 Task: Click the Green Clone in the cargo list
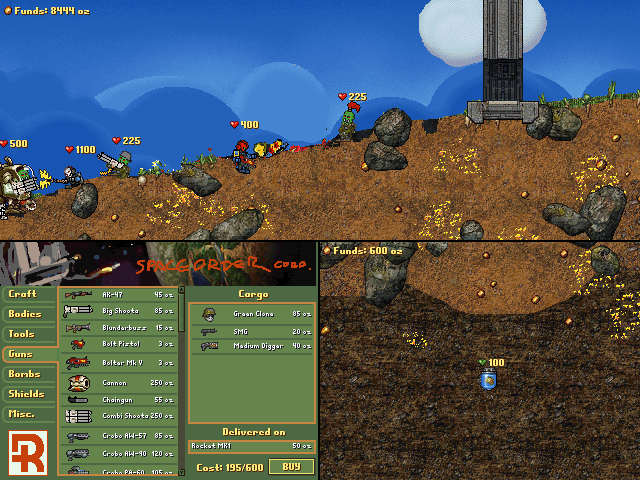252,314
